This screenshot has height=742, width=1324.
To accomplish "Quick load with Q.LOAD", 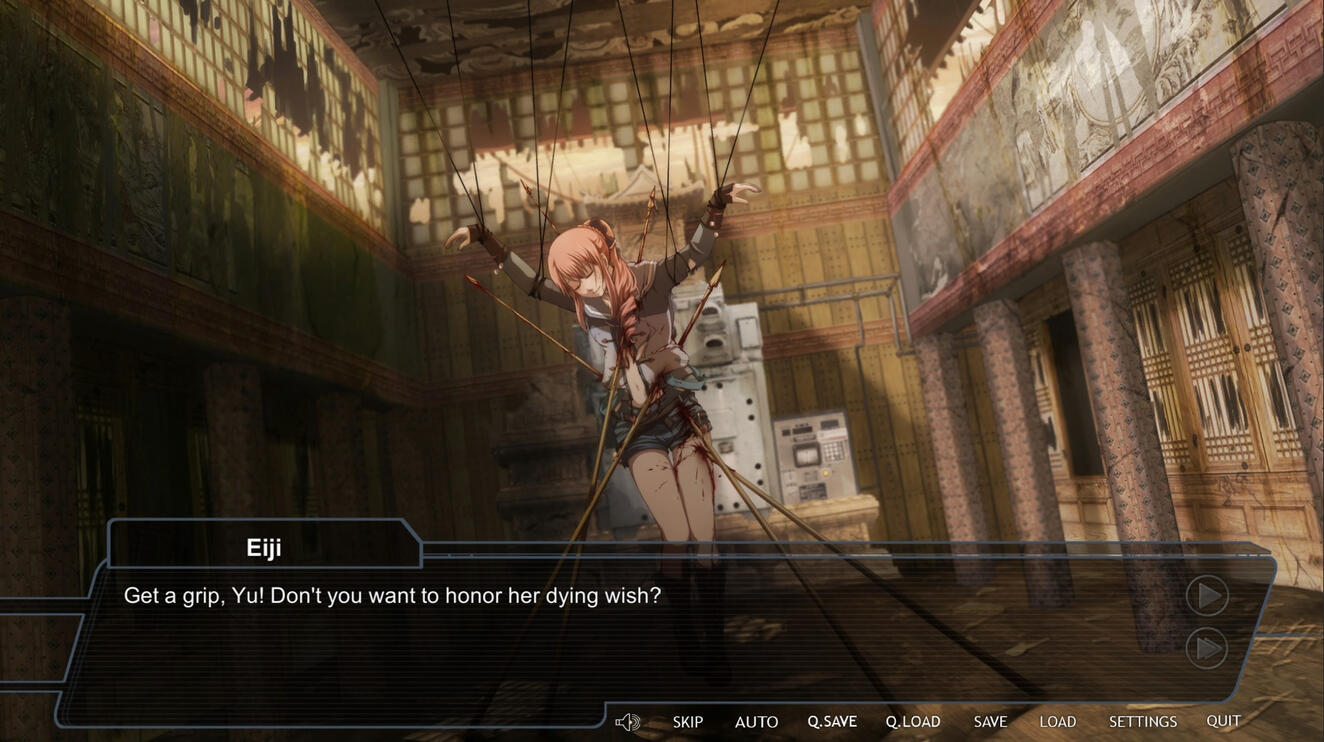I will (913, 721).
